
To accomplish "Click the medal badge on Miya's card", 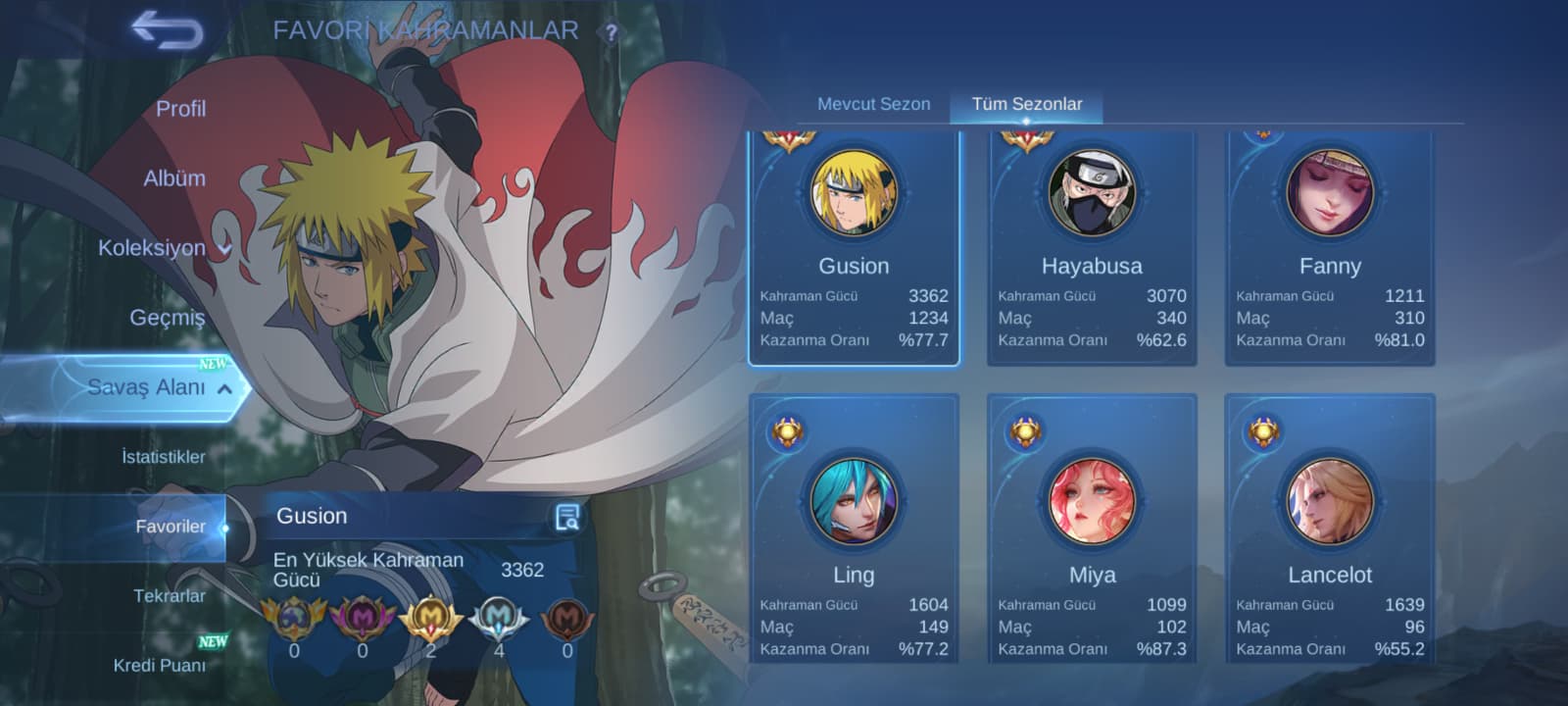I will click(x=1028, y=431).
